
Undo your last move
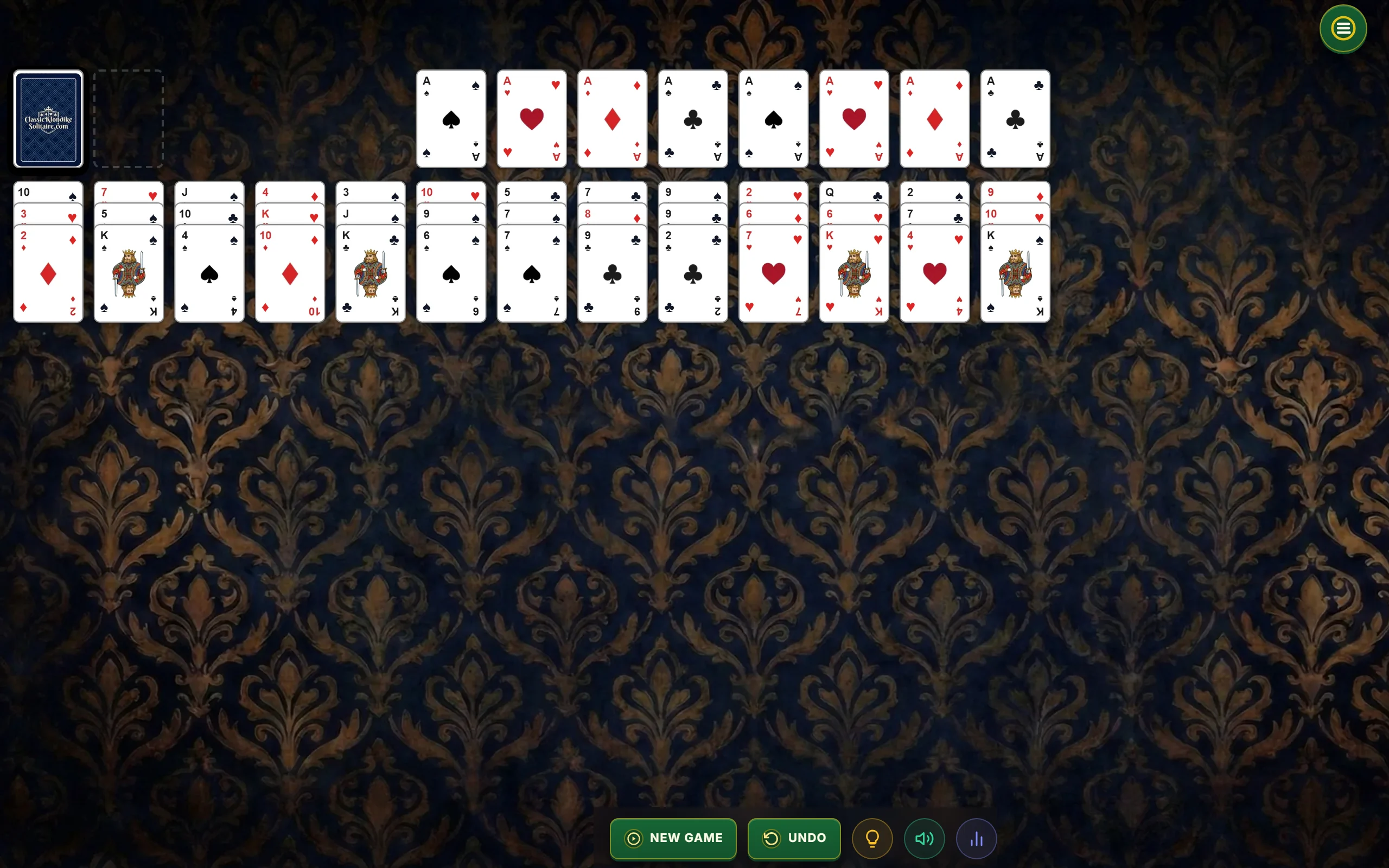click(794, 838)
